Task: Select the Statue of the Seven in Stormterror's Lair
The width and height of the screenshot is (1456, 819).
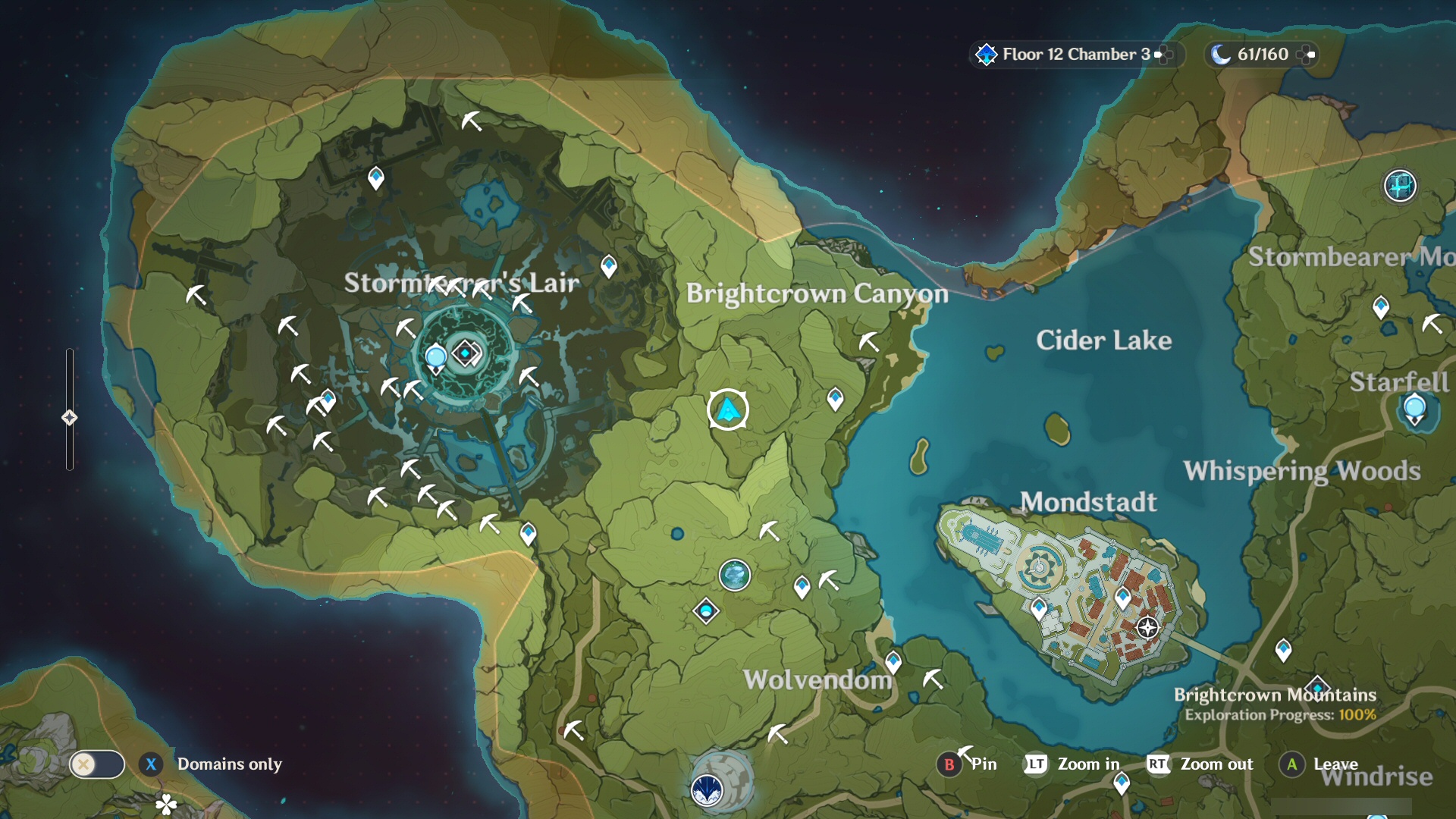Action: coord(466,352)
